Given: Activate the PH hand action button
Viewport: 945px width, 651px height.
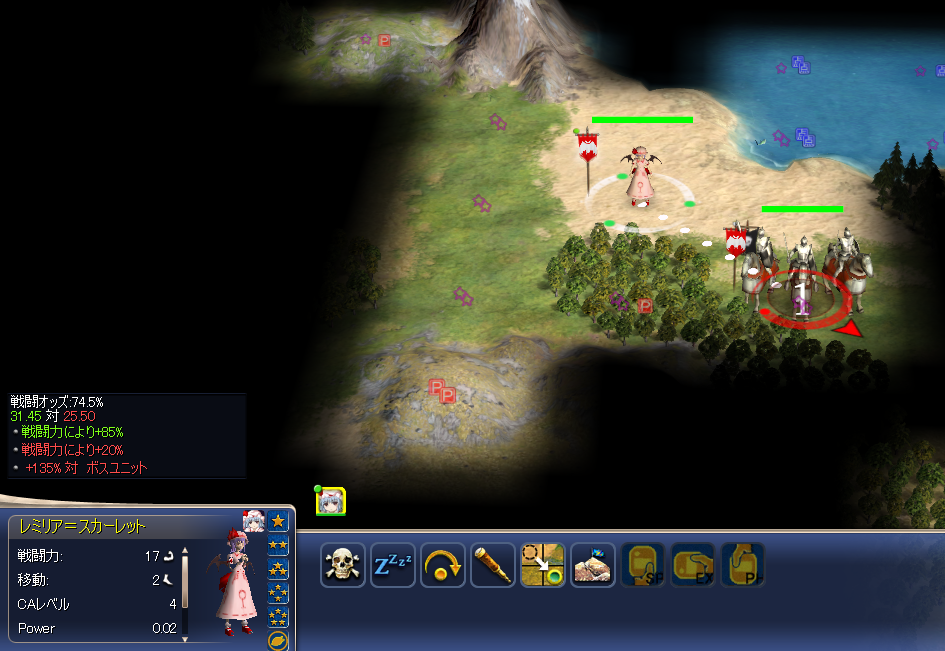Looking at the screenshot, I should (742, 565).
